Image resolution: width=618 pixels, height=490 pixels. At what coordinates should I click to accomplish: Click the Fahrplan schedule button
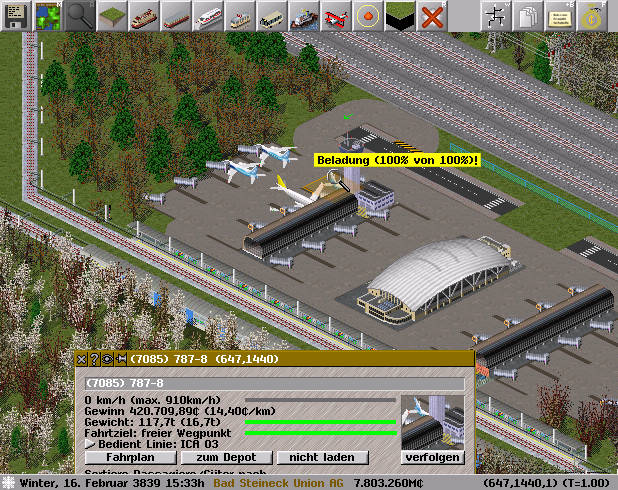[118, 457]
